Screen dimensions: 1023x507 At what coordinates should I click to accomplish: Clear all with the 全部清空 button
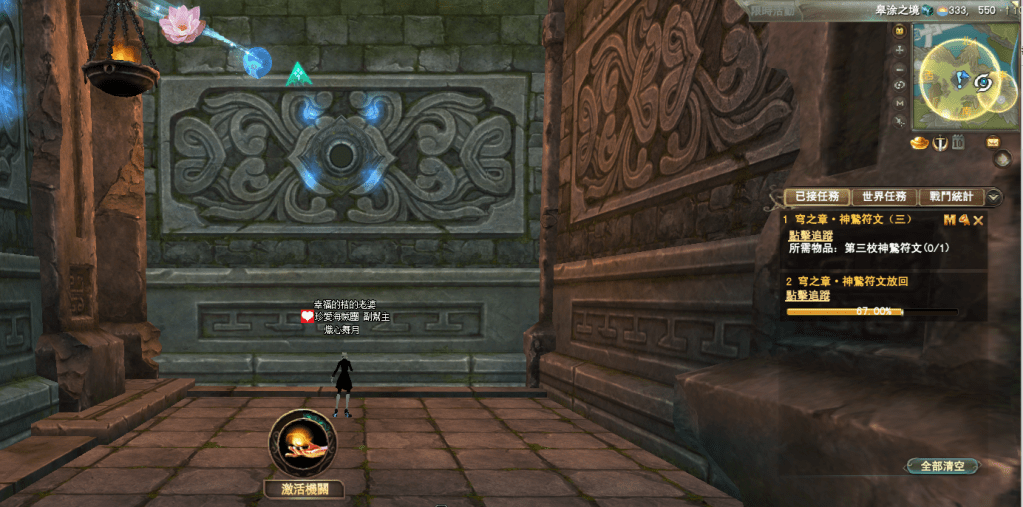tap(944, 466)
